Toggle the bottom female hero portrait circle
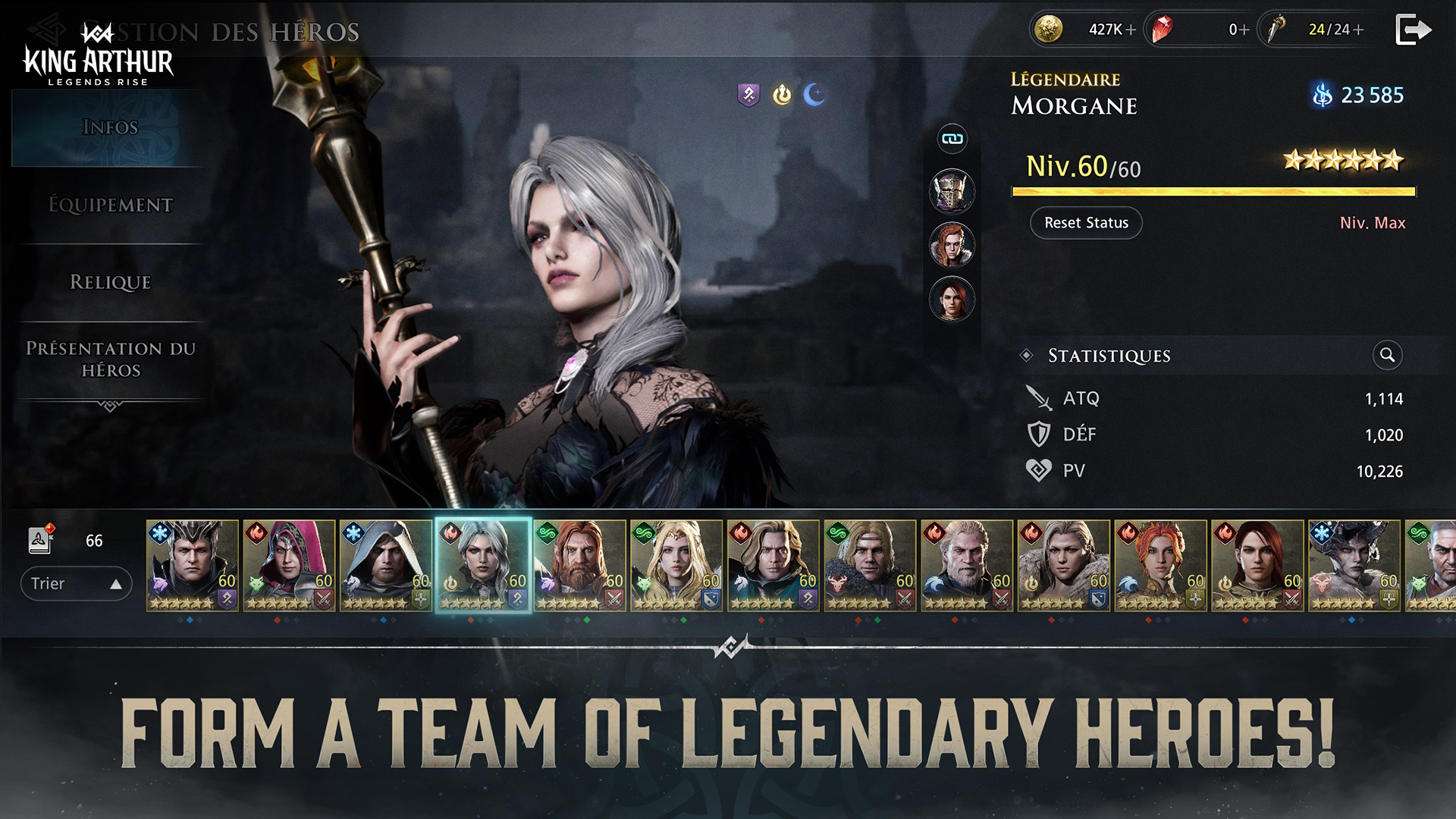Viewport: 1456px width, 819px height. tap(952, 299)
